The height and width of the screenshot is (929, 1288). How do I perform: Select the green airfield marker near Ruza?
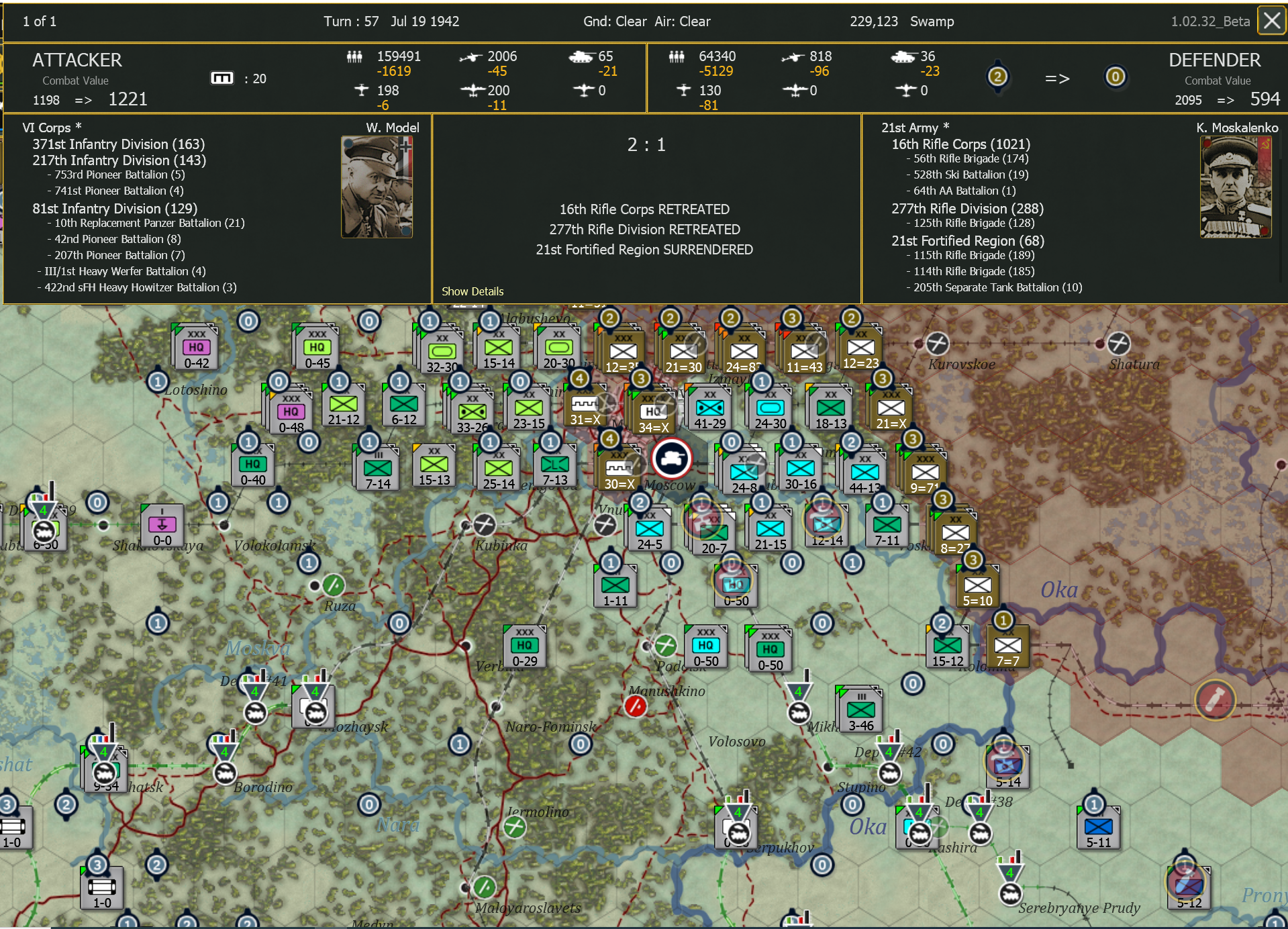tap(334, 585)
